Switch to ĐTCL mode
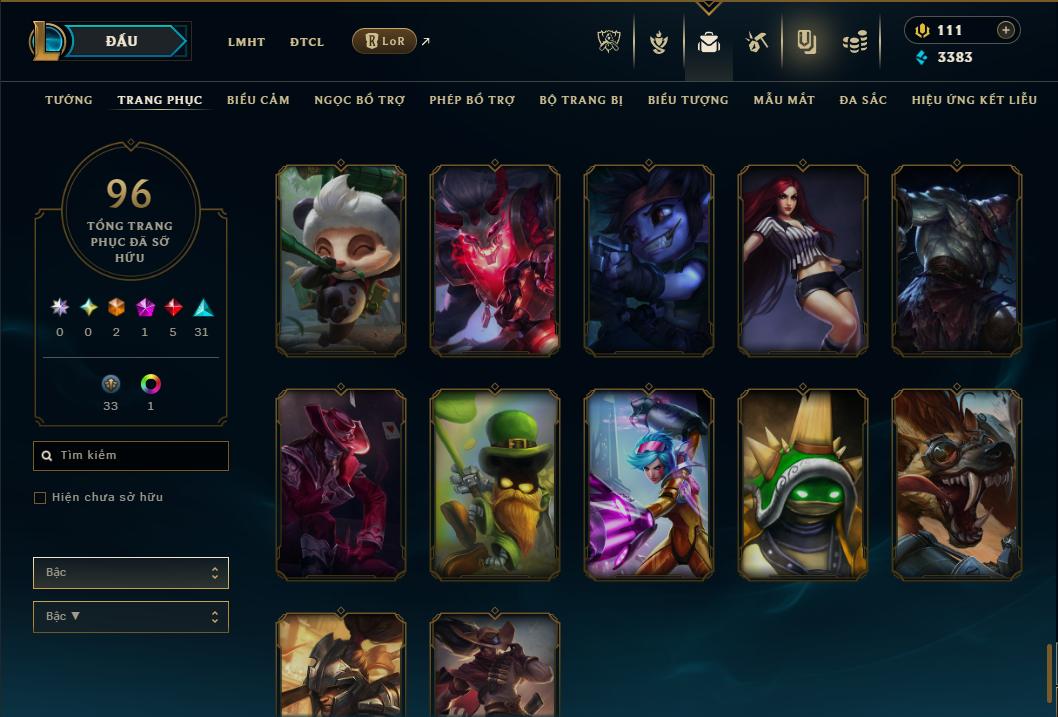This screenshot has height=717, width=1058. coord(307,42)
